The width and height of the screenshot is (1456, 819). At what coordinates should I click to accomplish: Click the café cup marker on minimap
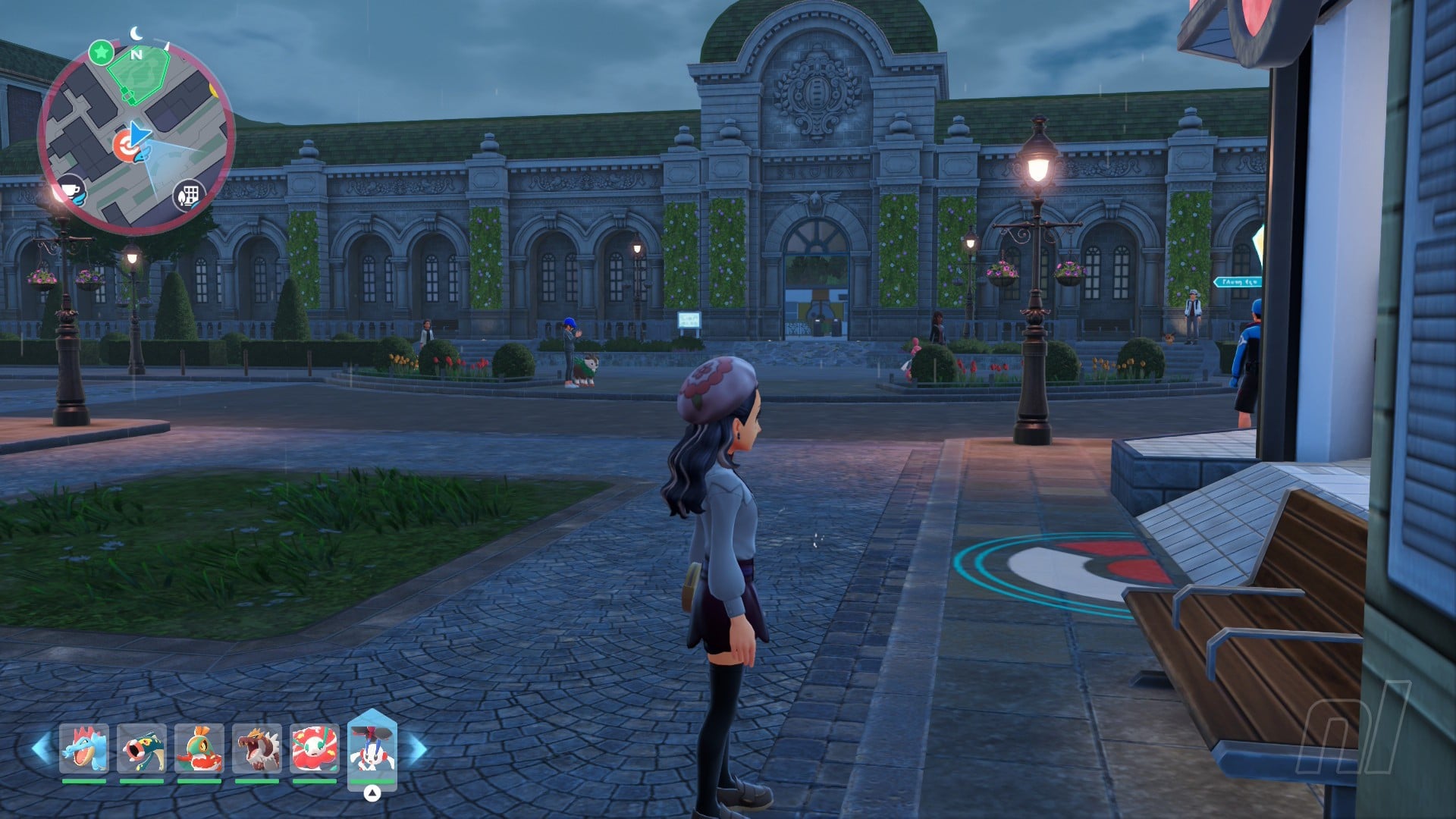tap(71, 191)
